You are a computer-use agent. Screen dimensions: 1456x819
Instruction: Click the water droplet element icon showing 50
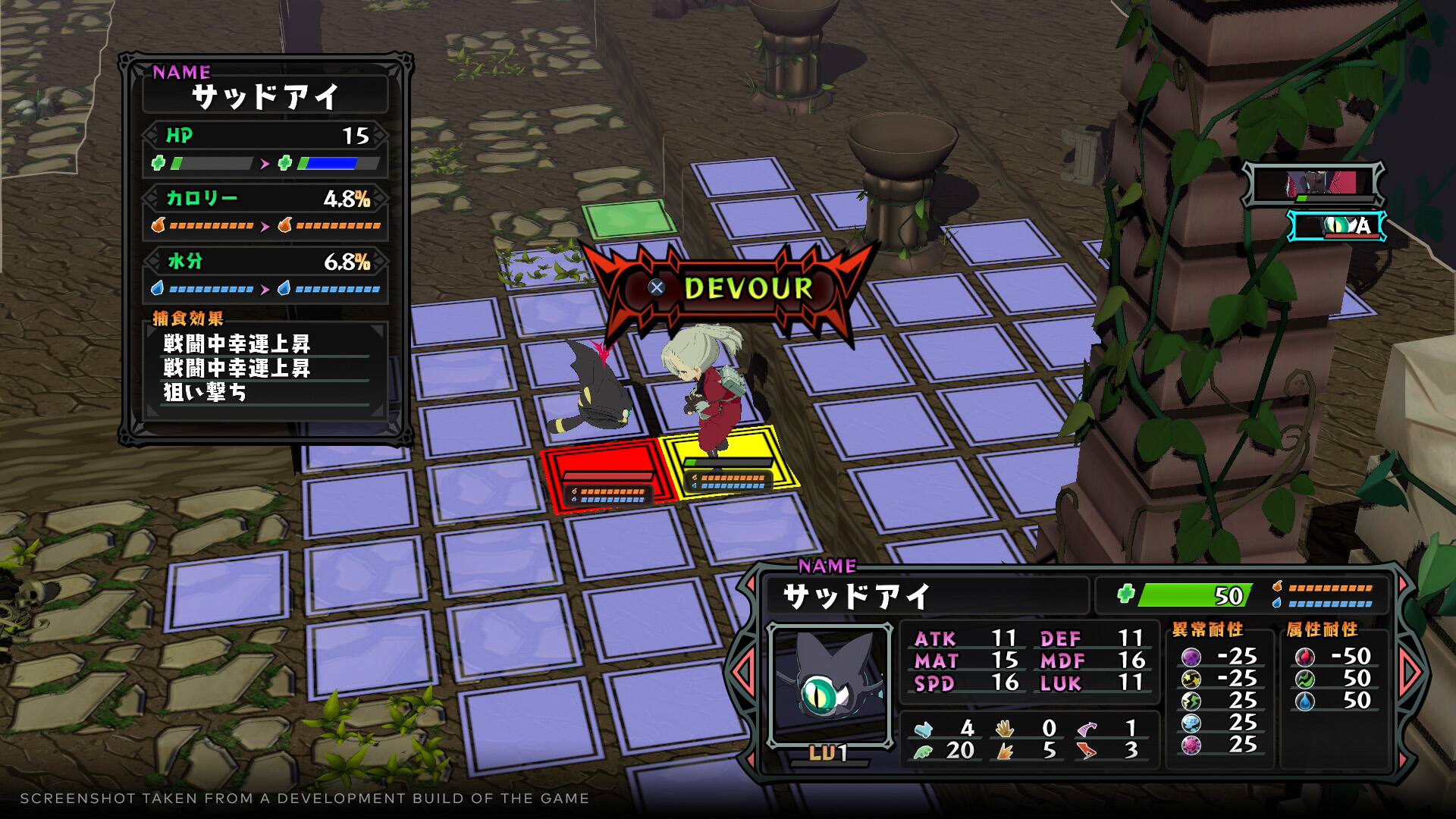pyautogui.click(x=1305, y=701)
